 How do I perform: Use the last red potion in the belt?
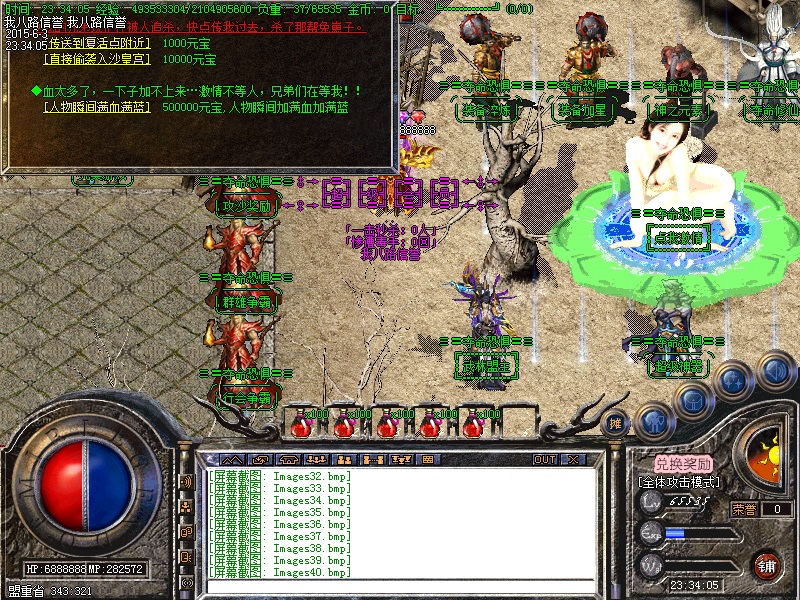pyautogui.click(x=472, y=426)
